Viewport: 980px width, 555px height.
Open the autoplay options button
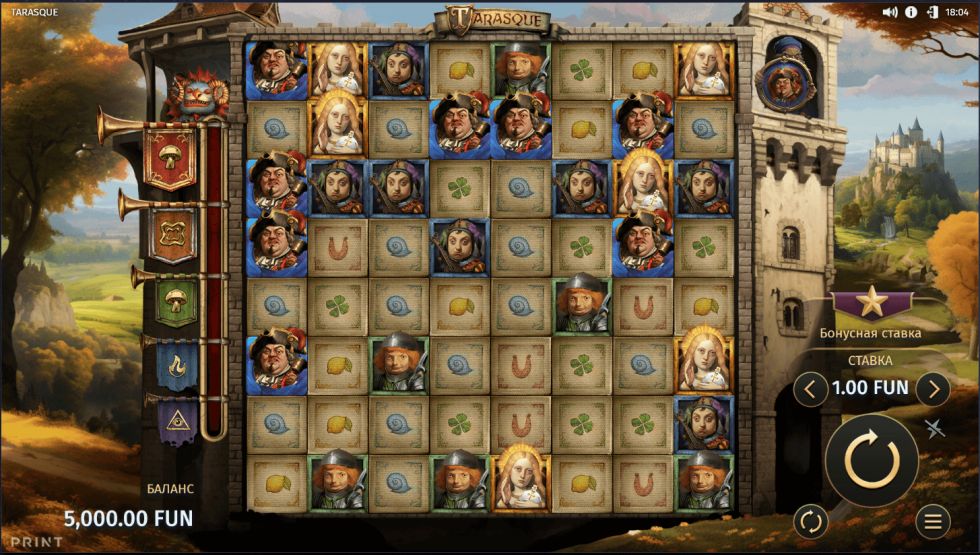pos(810,521)
